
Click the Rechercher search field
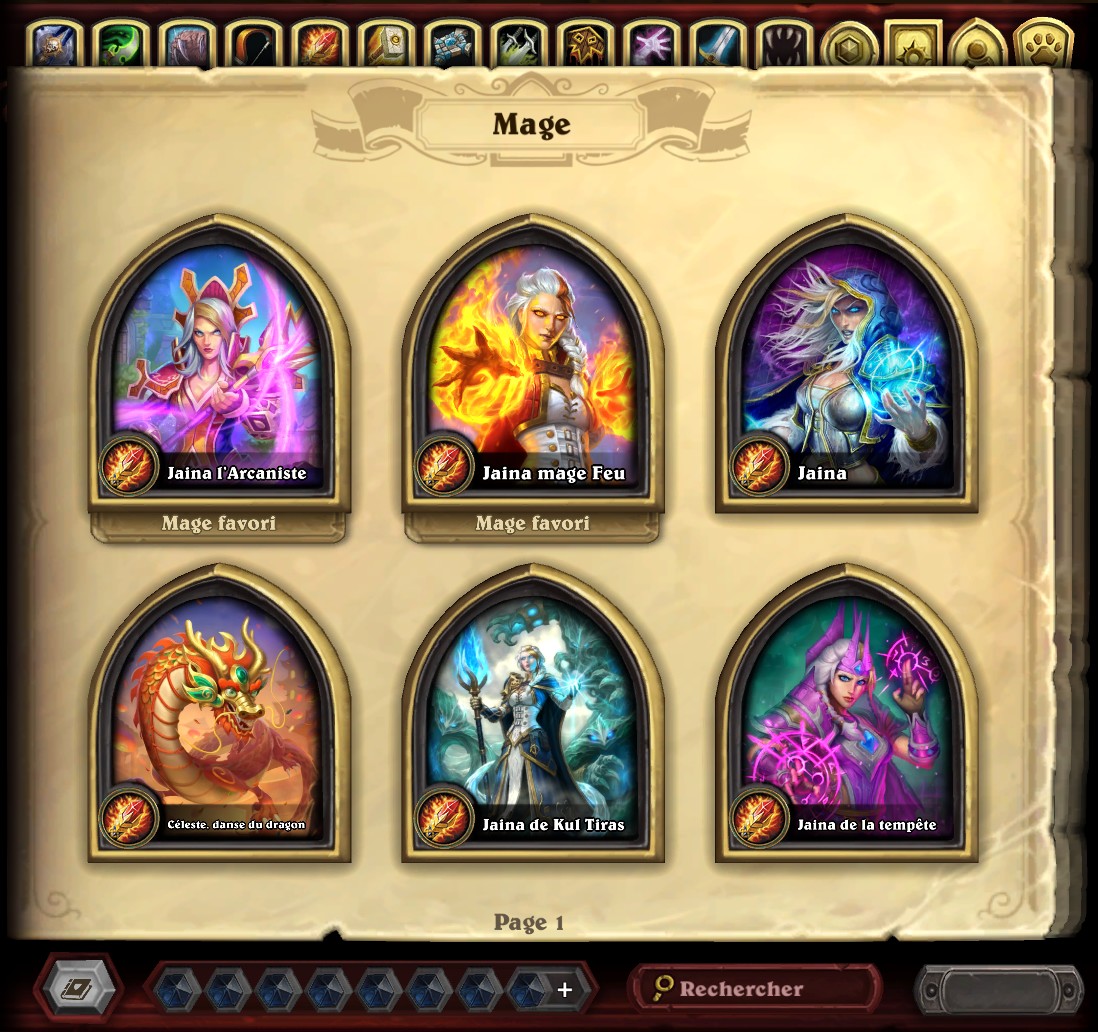pyautogui.click(x=755, y=989)
